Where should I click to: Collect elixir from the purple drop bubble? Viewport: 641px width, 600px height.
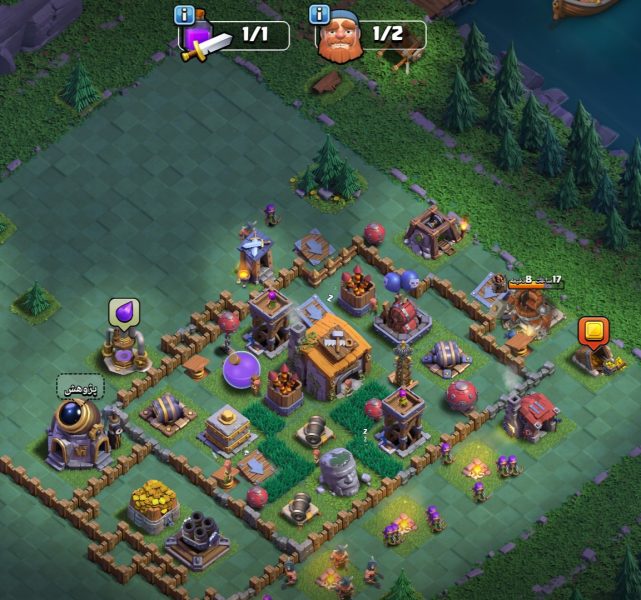pyautogui.click(x=123, y=313)
